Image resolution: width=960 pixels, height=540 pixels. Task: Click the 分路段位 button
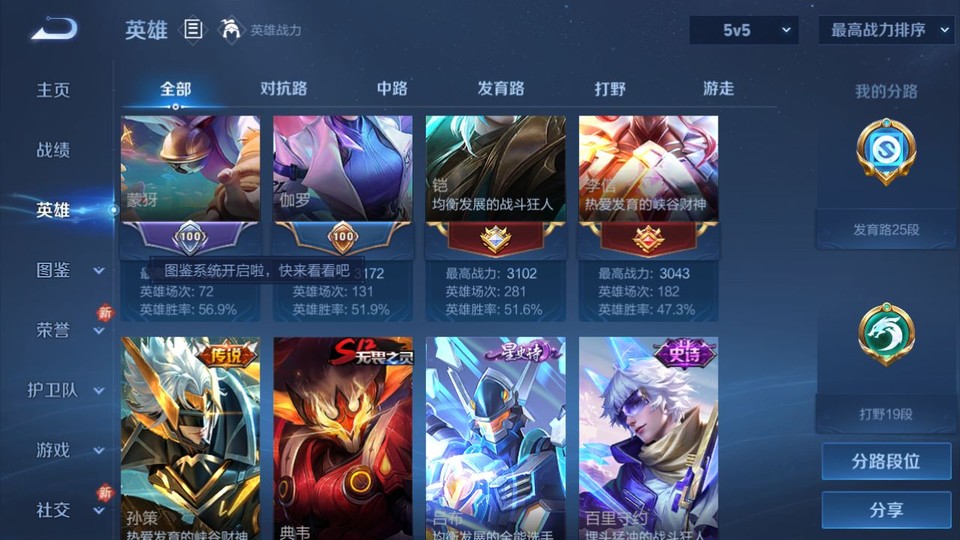[886, 462]
